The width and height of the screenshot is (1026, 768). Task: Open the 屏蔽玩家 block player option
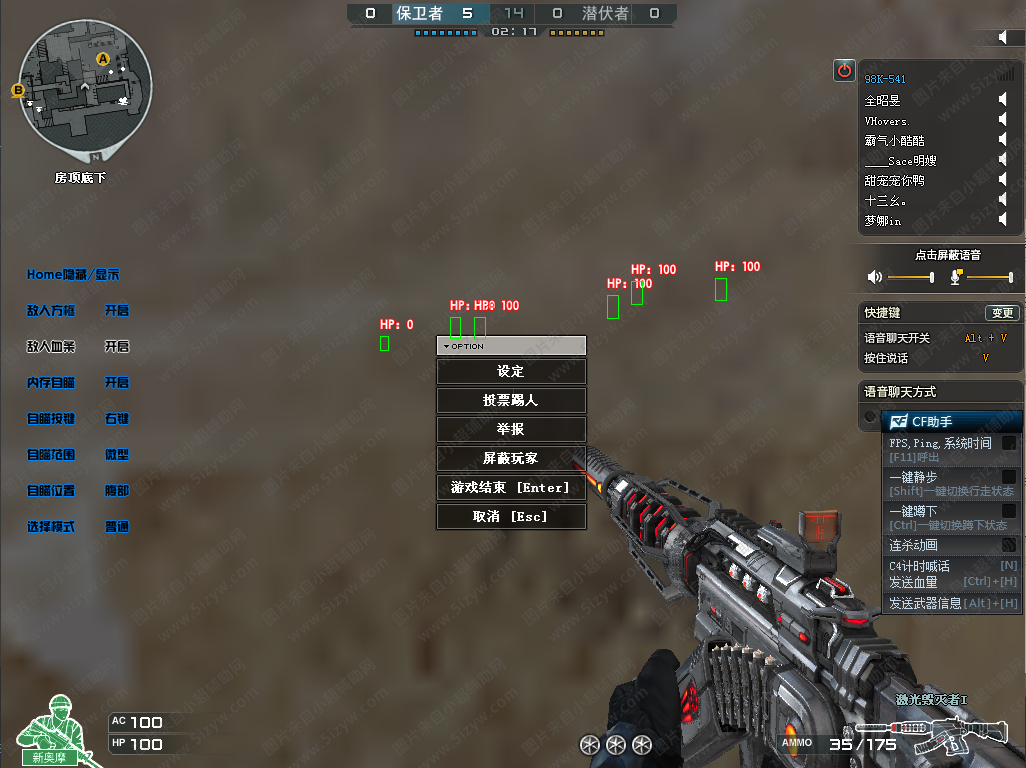click(511, 458)
